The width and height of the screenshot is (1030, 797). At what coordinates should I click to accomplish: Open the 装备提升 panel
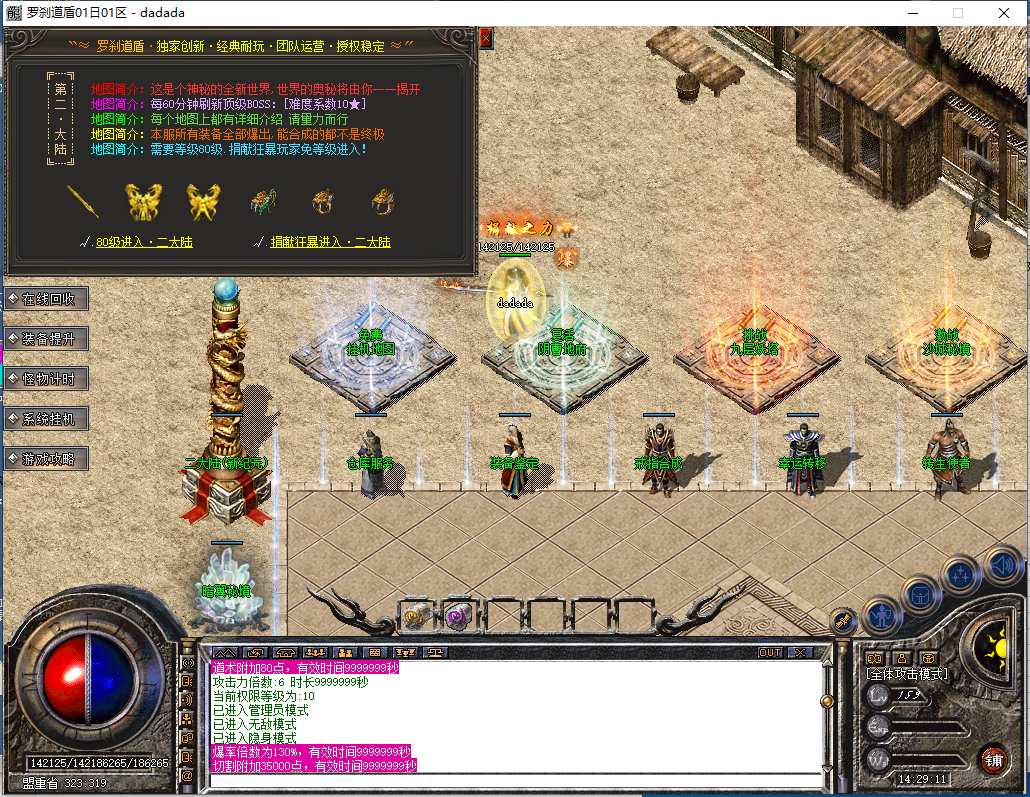pos(47,338)
